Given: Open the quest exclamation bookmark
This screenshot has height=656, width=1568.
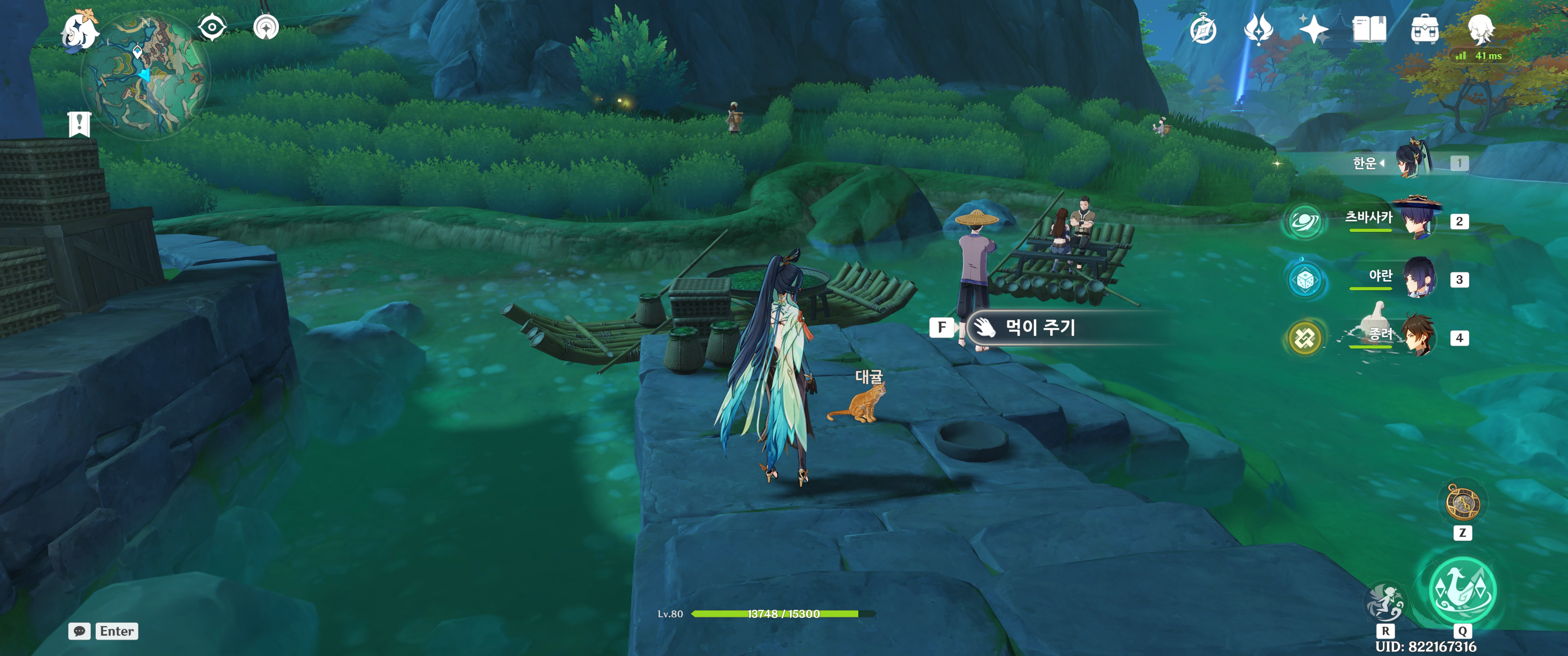Looking at the screenshot, I should [x=79, y=124].
